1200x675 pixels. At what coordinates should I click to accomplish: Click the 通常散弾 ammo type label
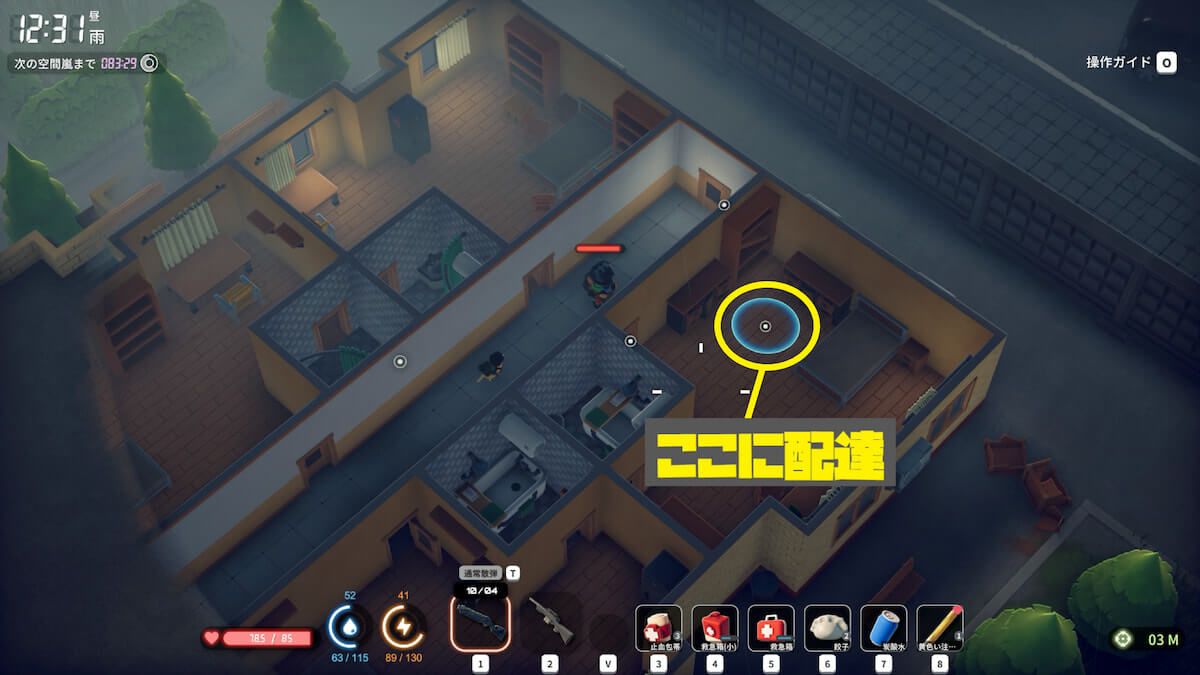pos(480,573)
